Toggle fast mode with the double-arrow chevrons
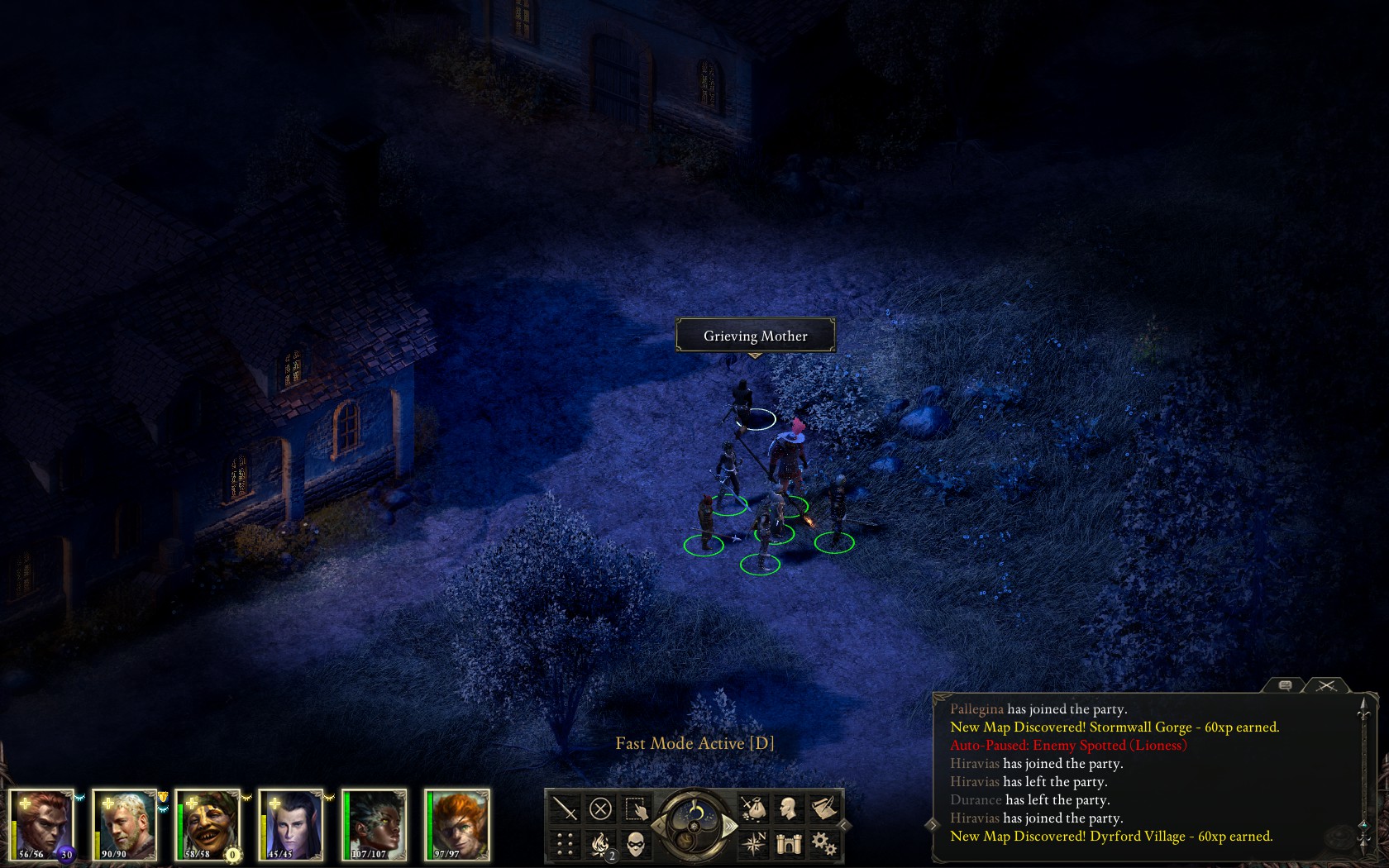Viewport: 1389px width, 868px height. [x=730, y=825]
